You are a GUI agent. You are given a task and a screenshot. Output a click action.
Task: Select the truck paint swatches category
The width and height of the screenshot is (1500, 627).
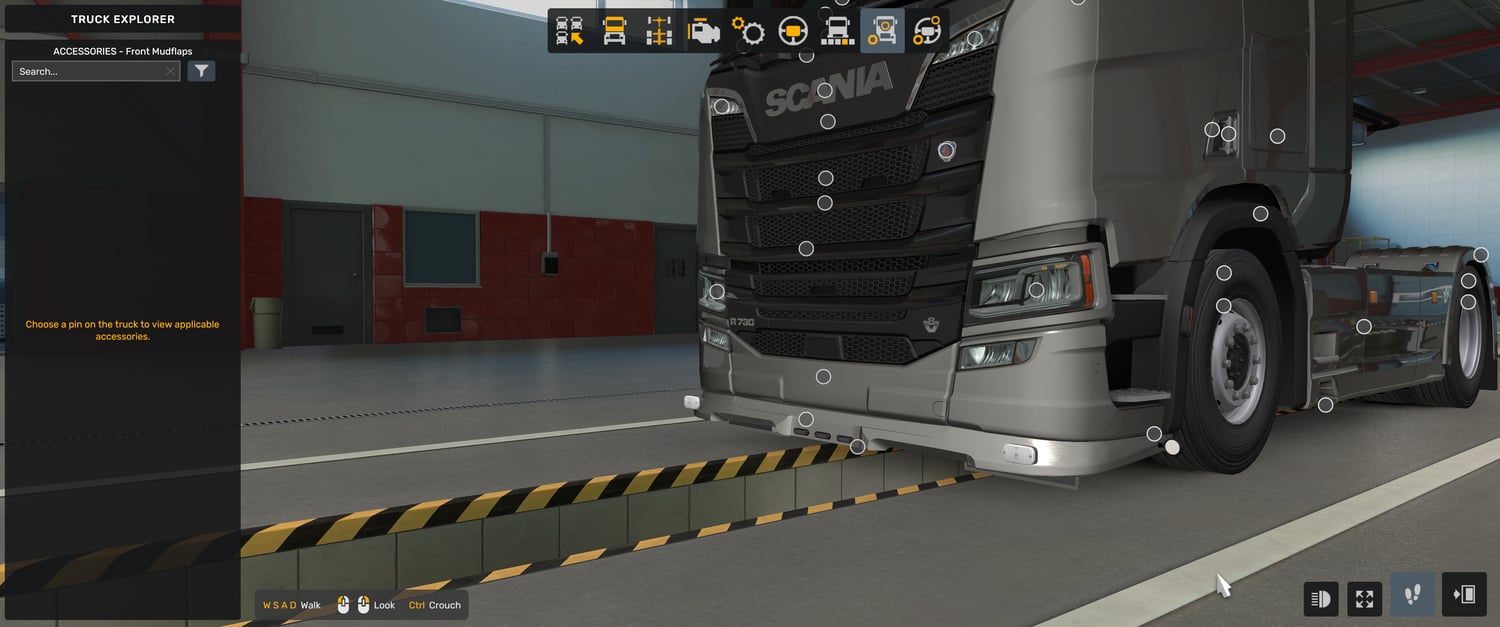click(837, 31)
